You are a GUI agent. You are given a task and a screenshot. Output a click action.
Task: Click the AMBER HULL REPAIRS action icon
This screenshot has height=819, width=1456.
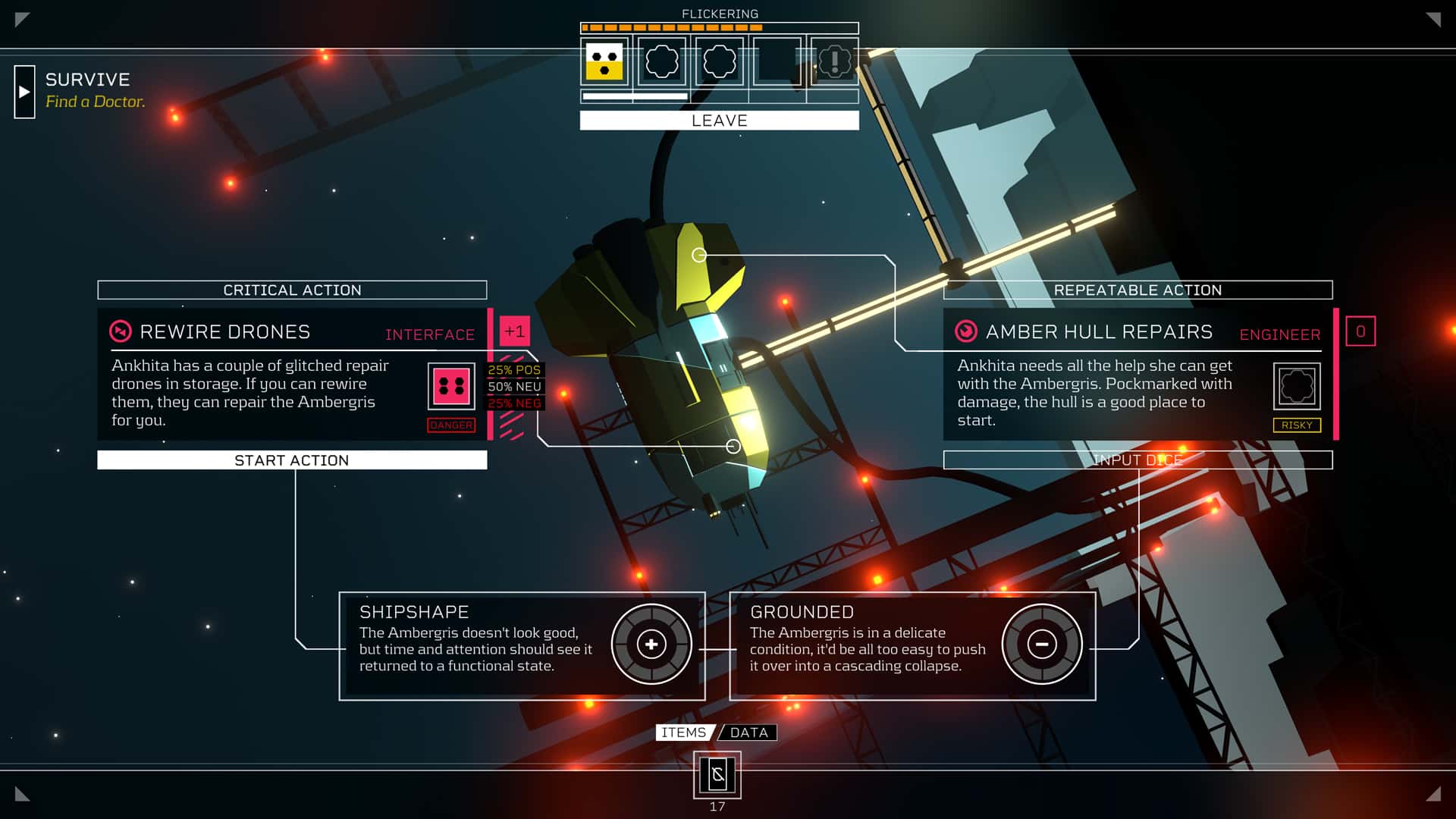pyautogui.click(x=967, y=331)
